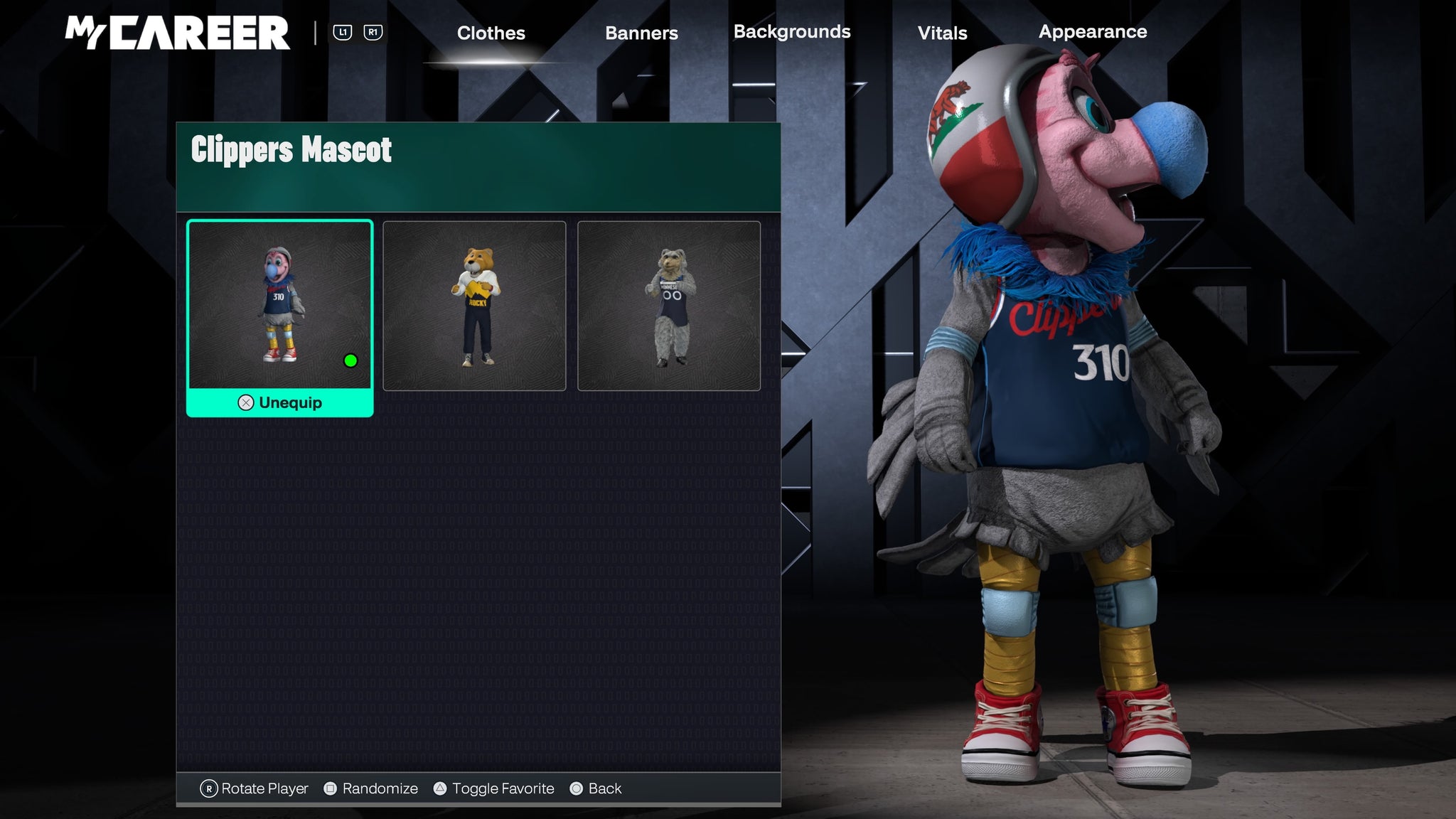Choose the Nuggets Rocky mascot tile

(474, 306)
